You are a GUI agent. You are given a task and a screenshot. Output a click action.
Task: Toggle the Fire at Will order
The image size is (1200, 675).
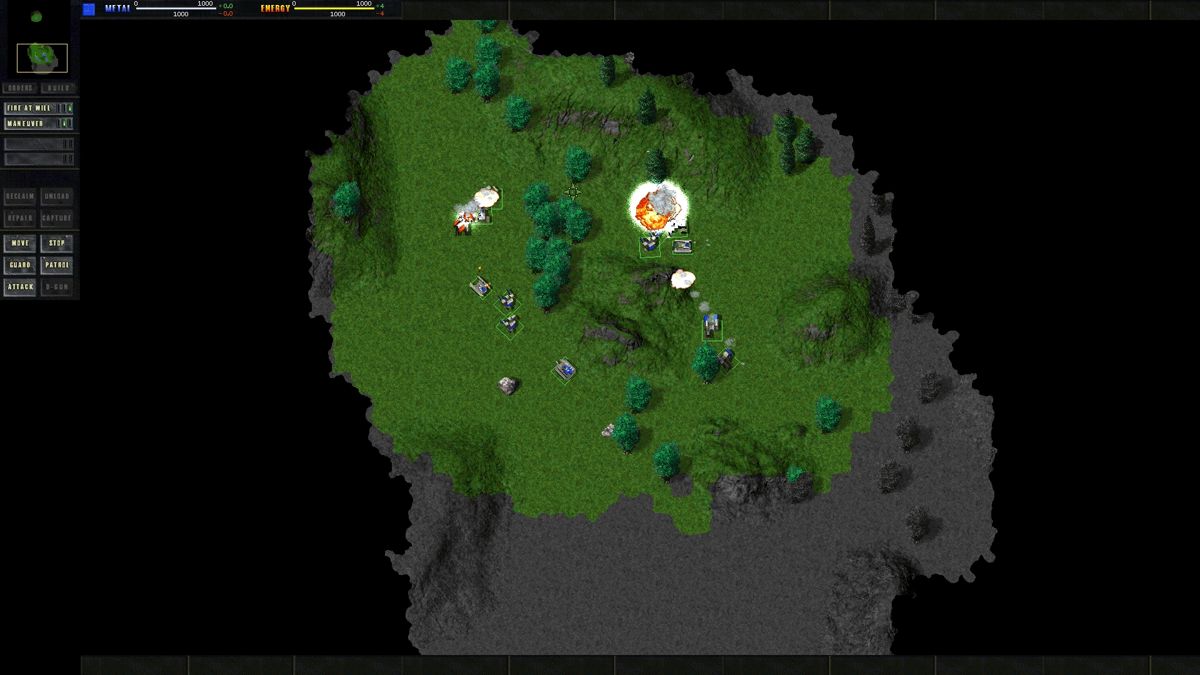(x=38, y=108)
